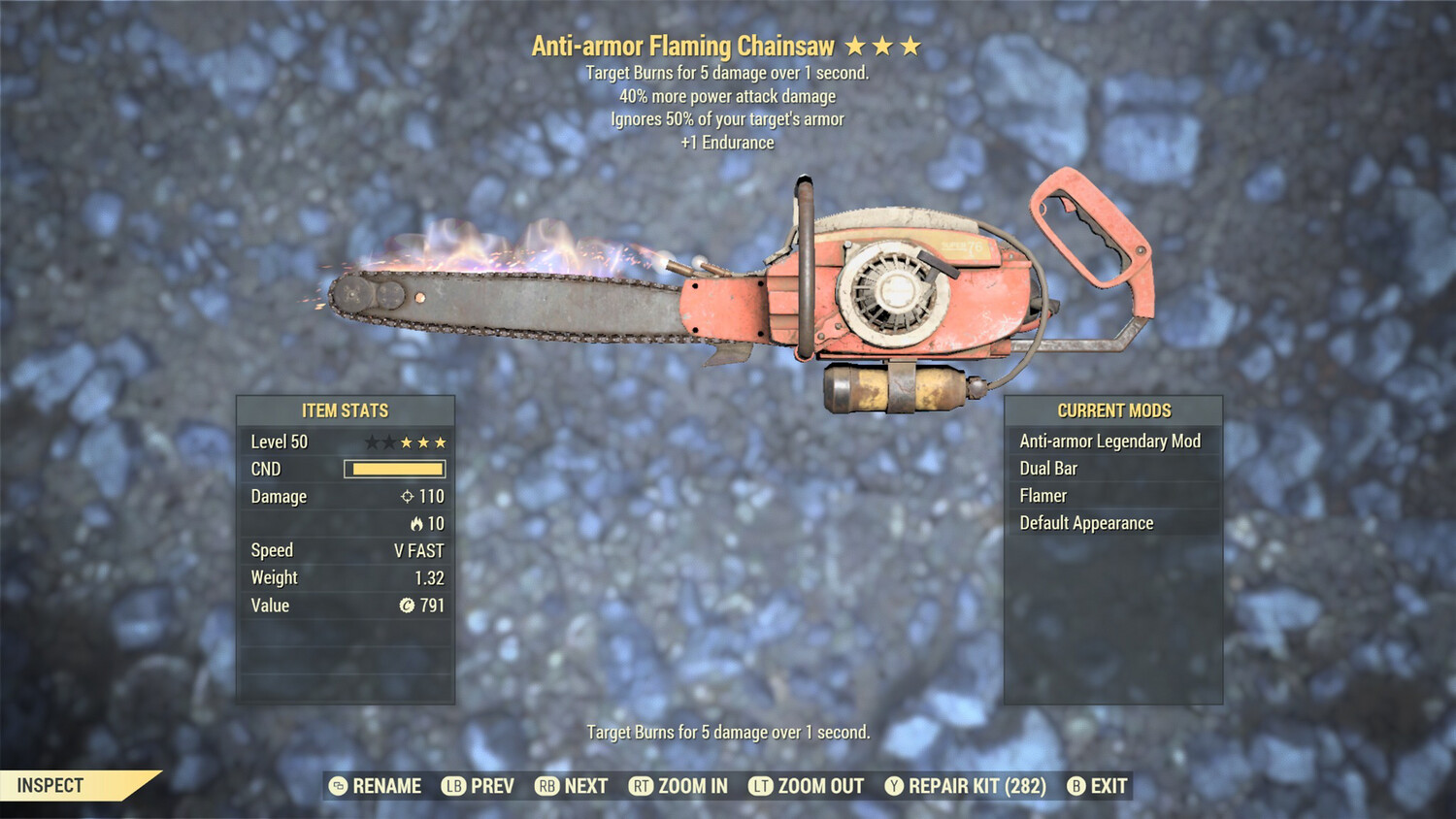The height and width of the screenshot is (819, 1456).
Task: Rename the chainsaw with the Rename option
Action: coord(376,786)
